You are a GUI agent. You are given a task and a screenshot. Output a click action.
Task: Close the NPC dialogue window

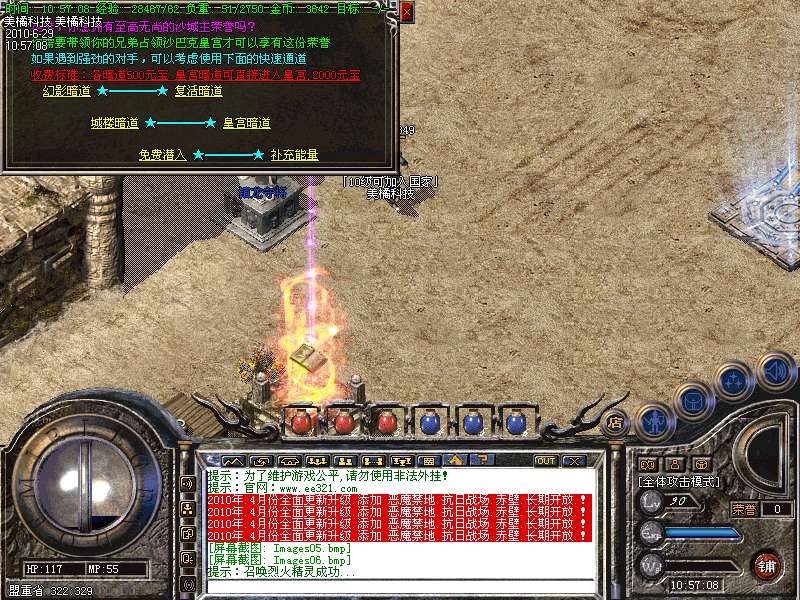tap(406, 11)
